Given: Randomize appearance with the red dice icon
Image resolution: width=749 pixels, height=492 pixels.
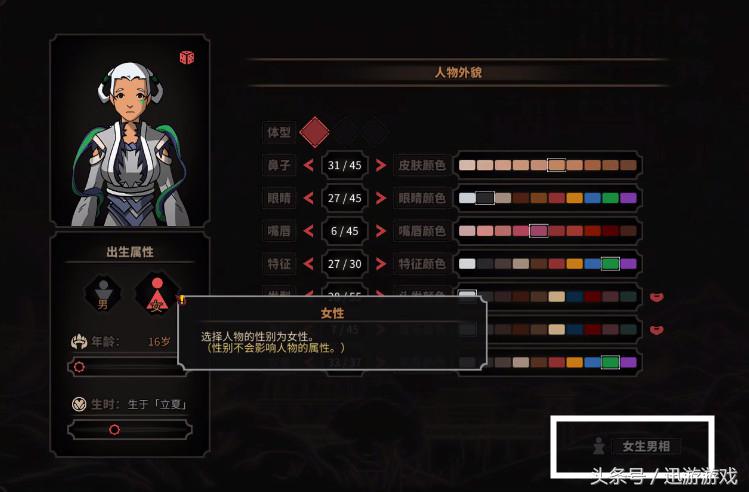Looking at the screenshot, I should (x=186, y=58).
